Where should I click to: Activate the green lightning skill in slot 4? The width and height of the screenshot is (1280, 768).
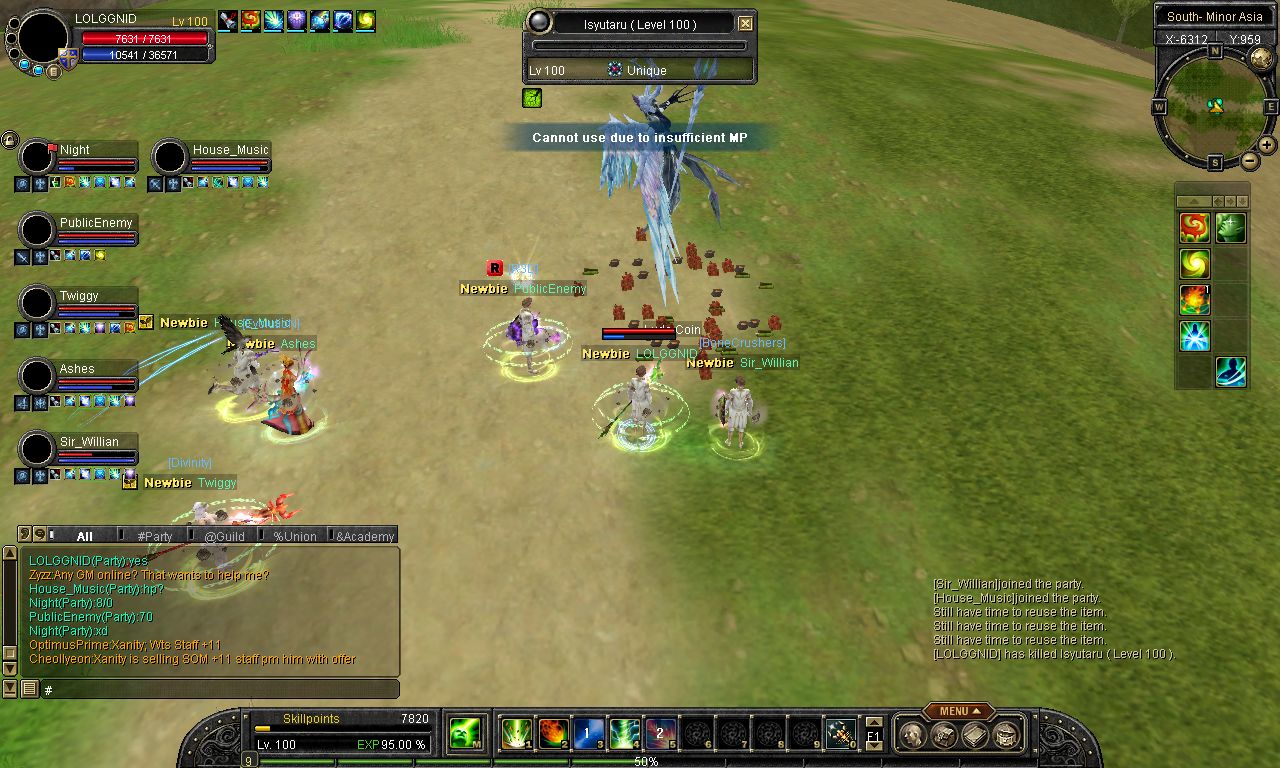coord(625,734)
